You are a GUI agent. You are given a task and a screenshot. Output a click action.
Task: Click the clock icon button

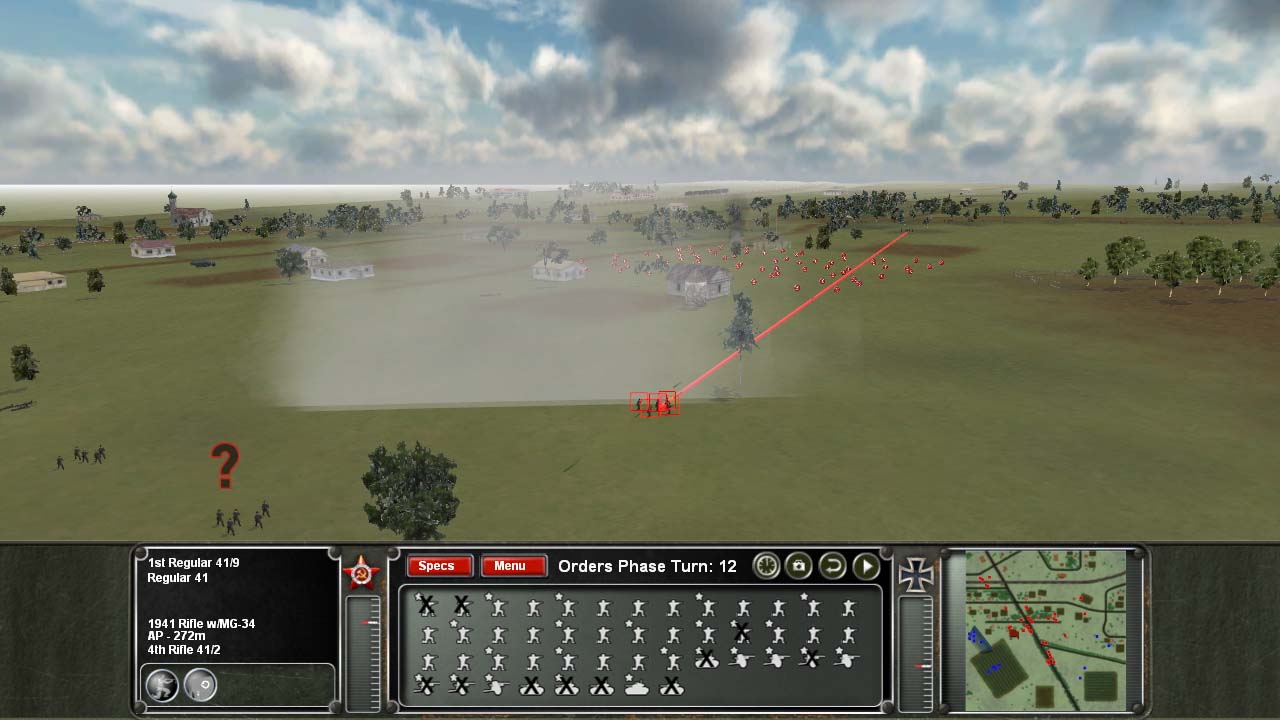click(x=766, y=566)
